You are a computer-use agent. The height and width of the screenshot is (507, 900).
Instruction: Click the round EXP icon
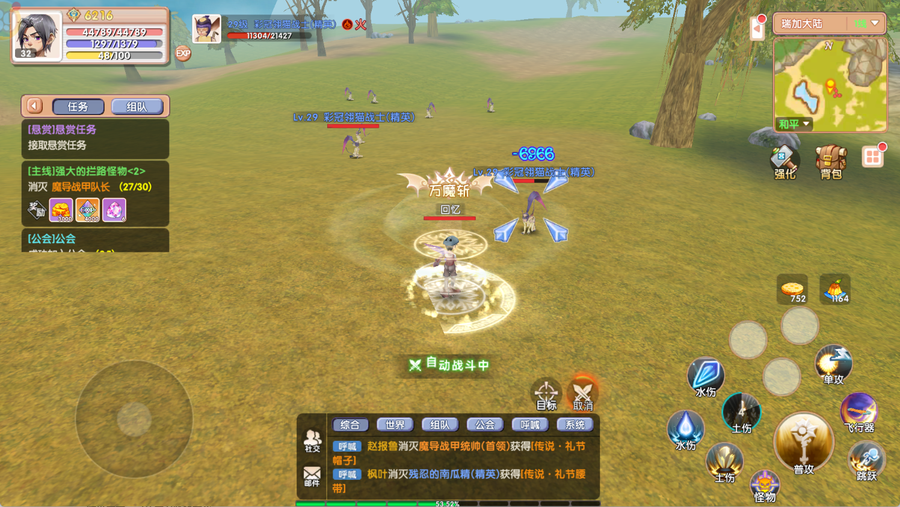click(183, 53)
